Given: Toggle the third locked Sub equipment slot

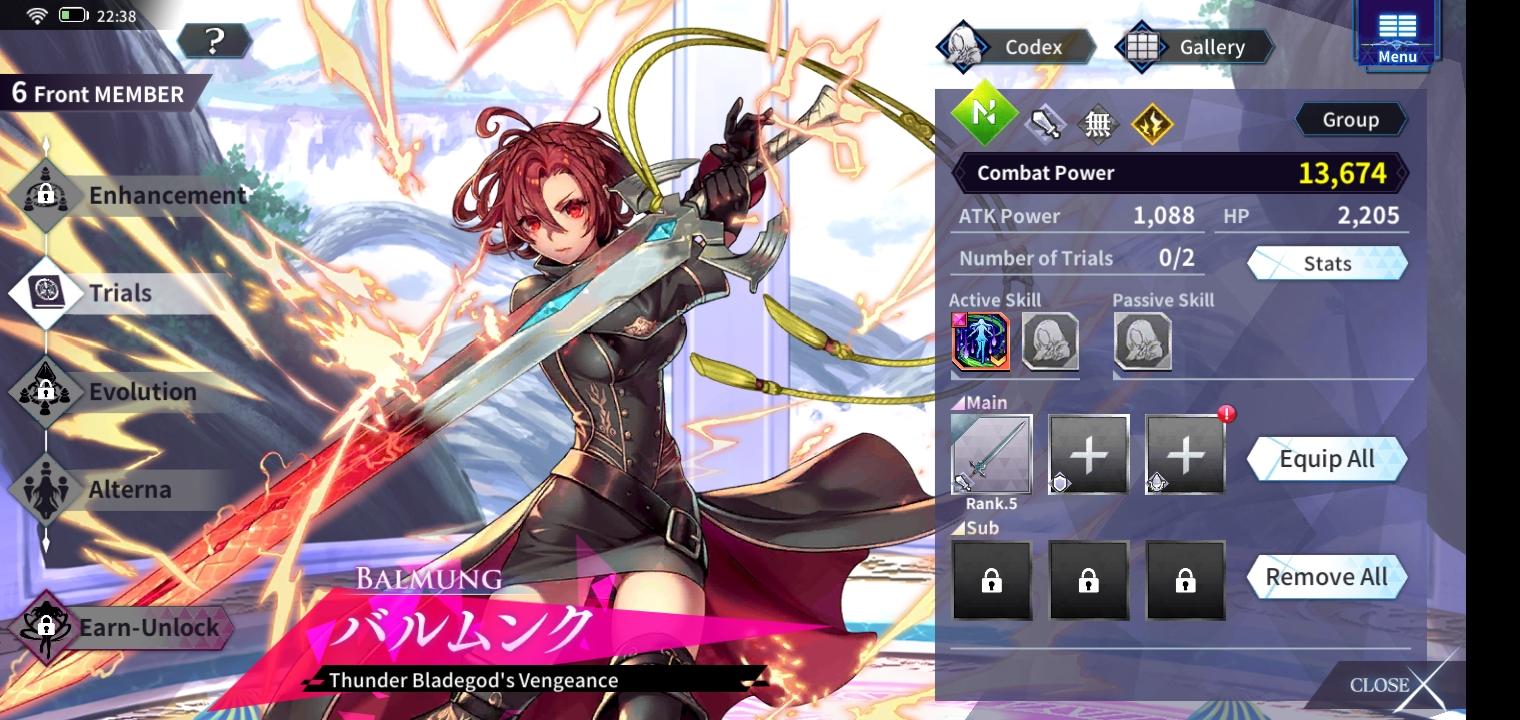Looking at the screenshot, I should tap(1185, 580).
